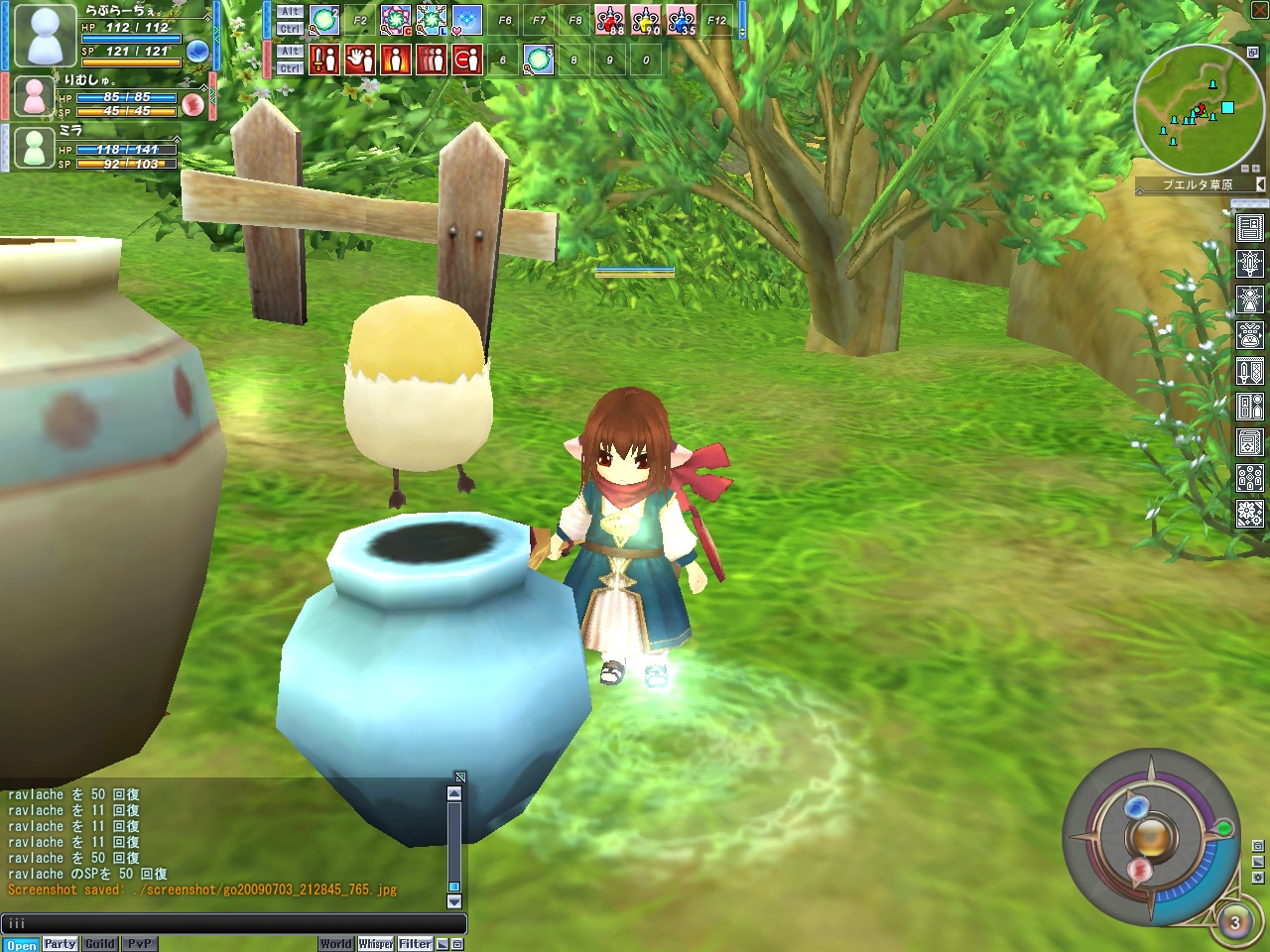Image resolution: width=1270 pixels, height=952 pixels.
Task: Select the red open-hand command icon
Action: (x=360, y=59)
